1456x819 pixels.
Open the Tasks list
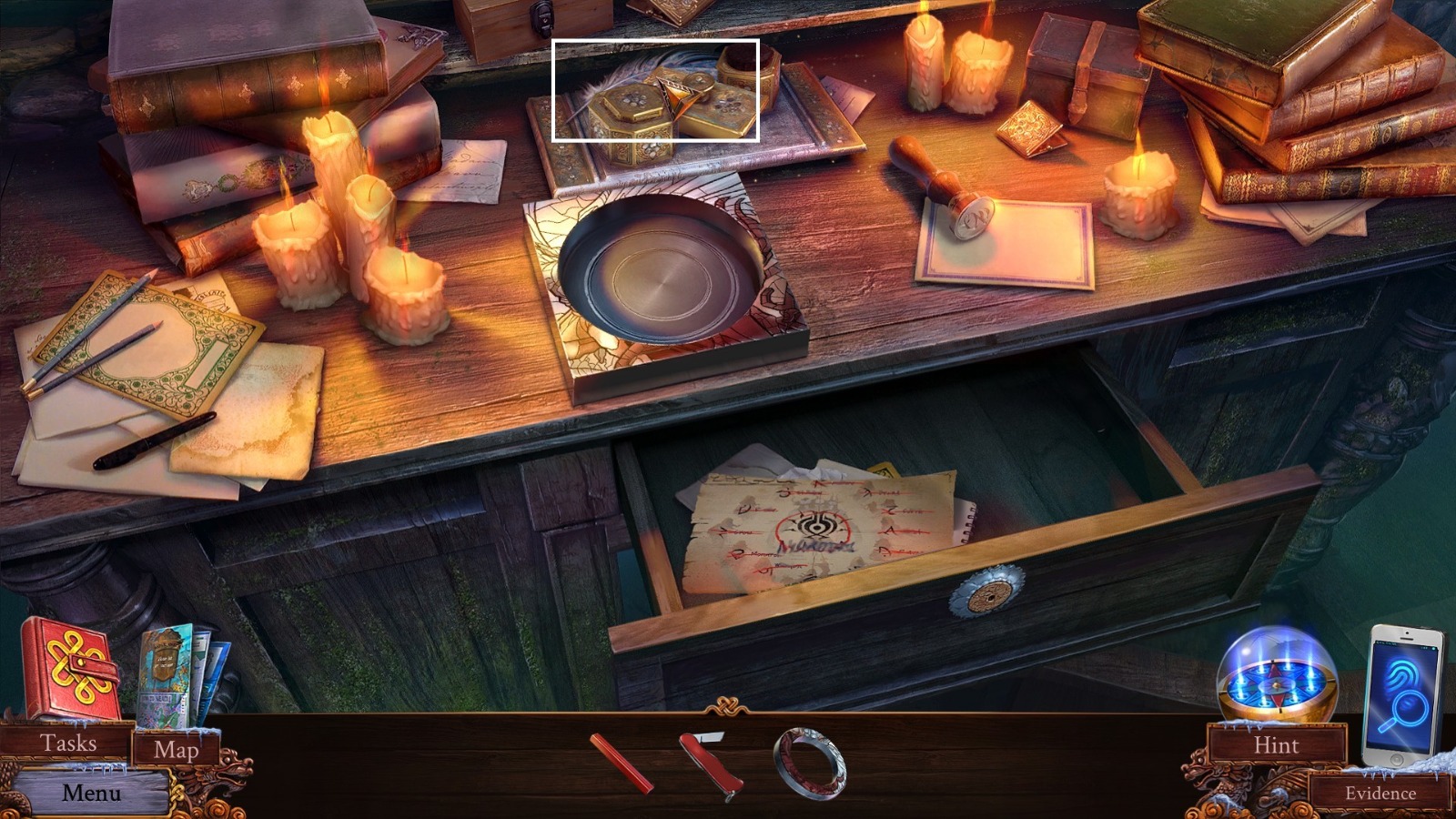click(x=68, y=743)
